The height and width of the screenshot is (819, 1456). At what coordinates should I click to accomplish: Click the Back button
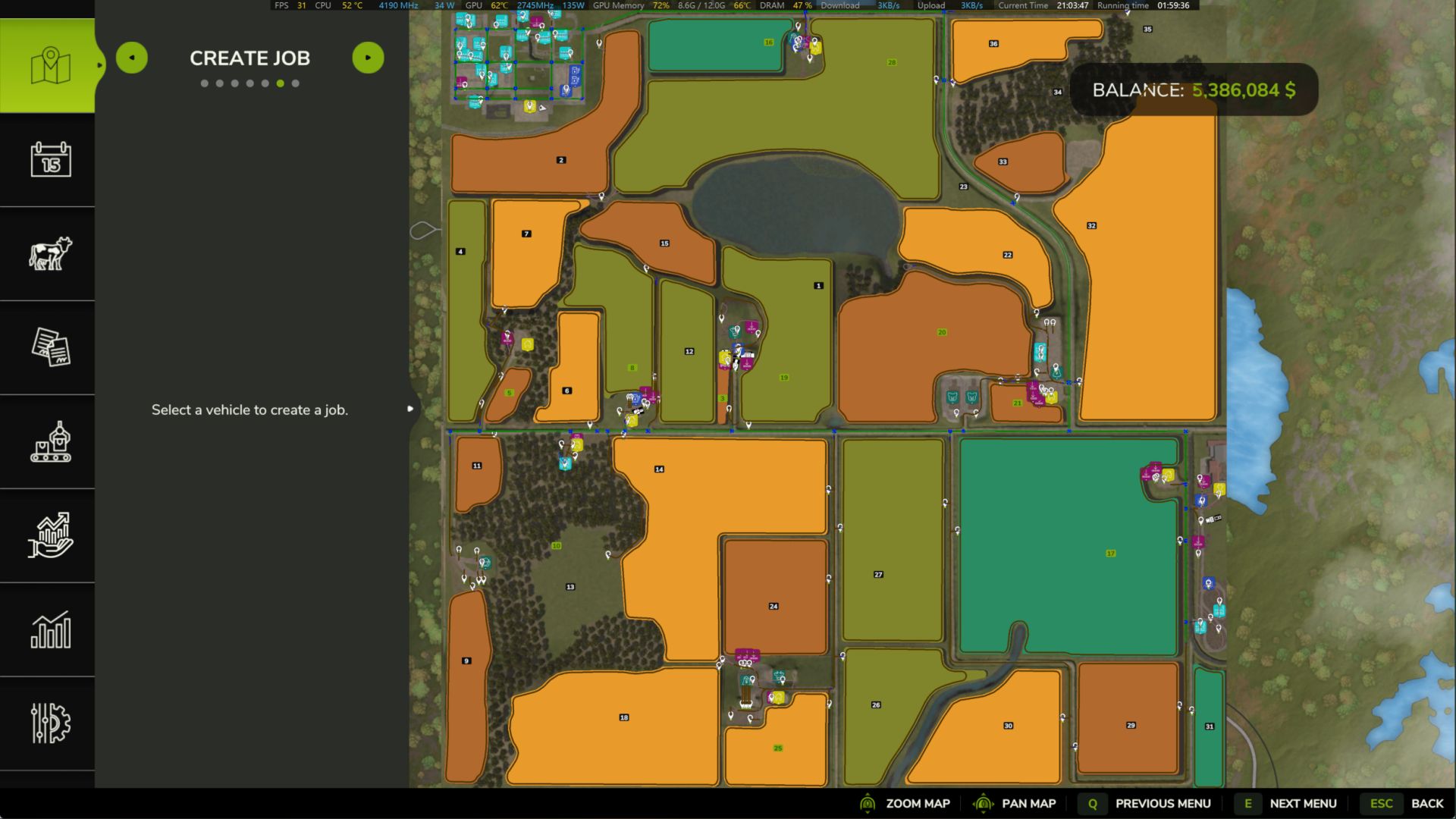(1410, 803)
